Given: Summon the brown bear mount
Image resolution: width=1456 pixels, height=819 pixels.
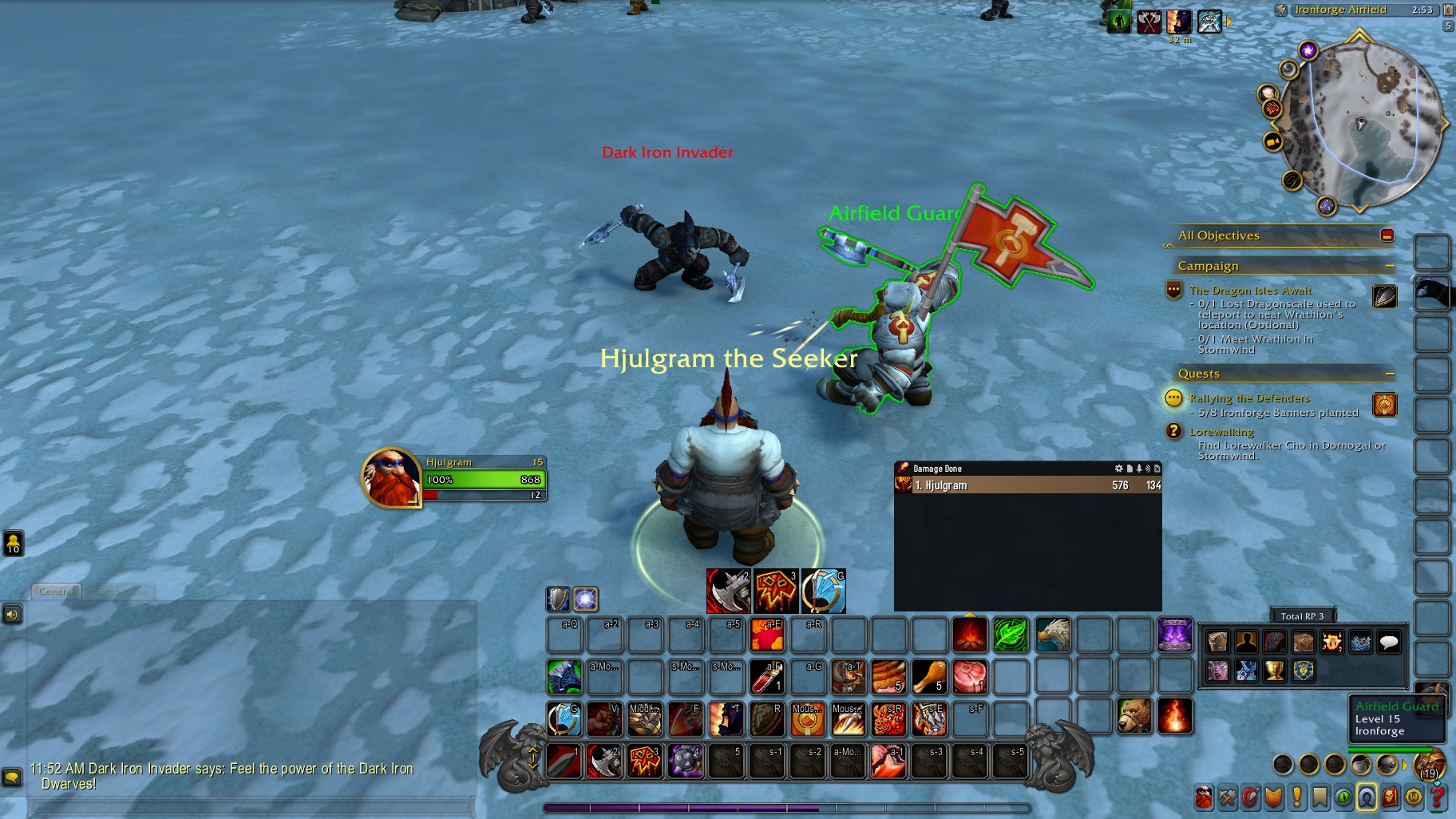Looking at the screenshot, I should (1134, 716).
